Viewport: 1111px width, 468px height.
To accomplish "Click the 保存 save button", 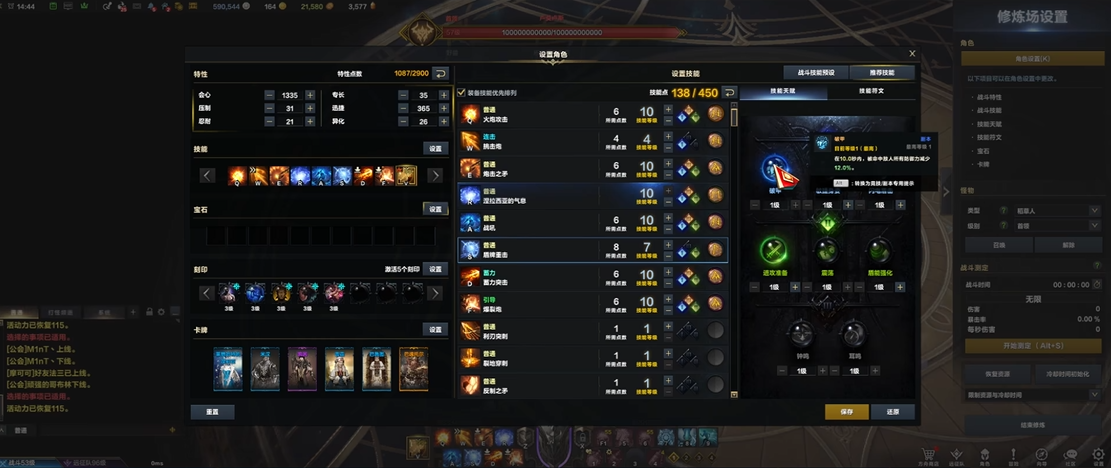I will (x=846, y=411).
